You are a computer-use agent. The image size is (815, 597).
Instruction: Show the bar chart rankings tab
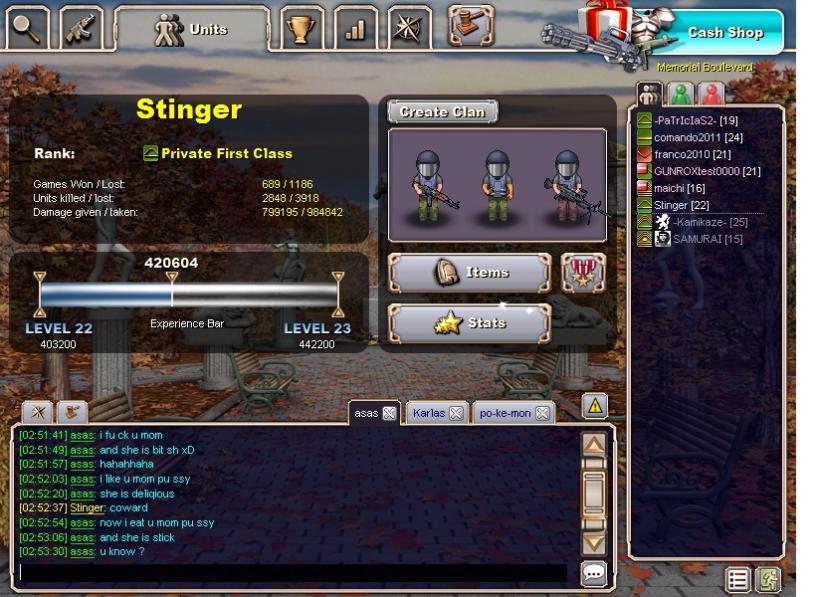[355, 29]
